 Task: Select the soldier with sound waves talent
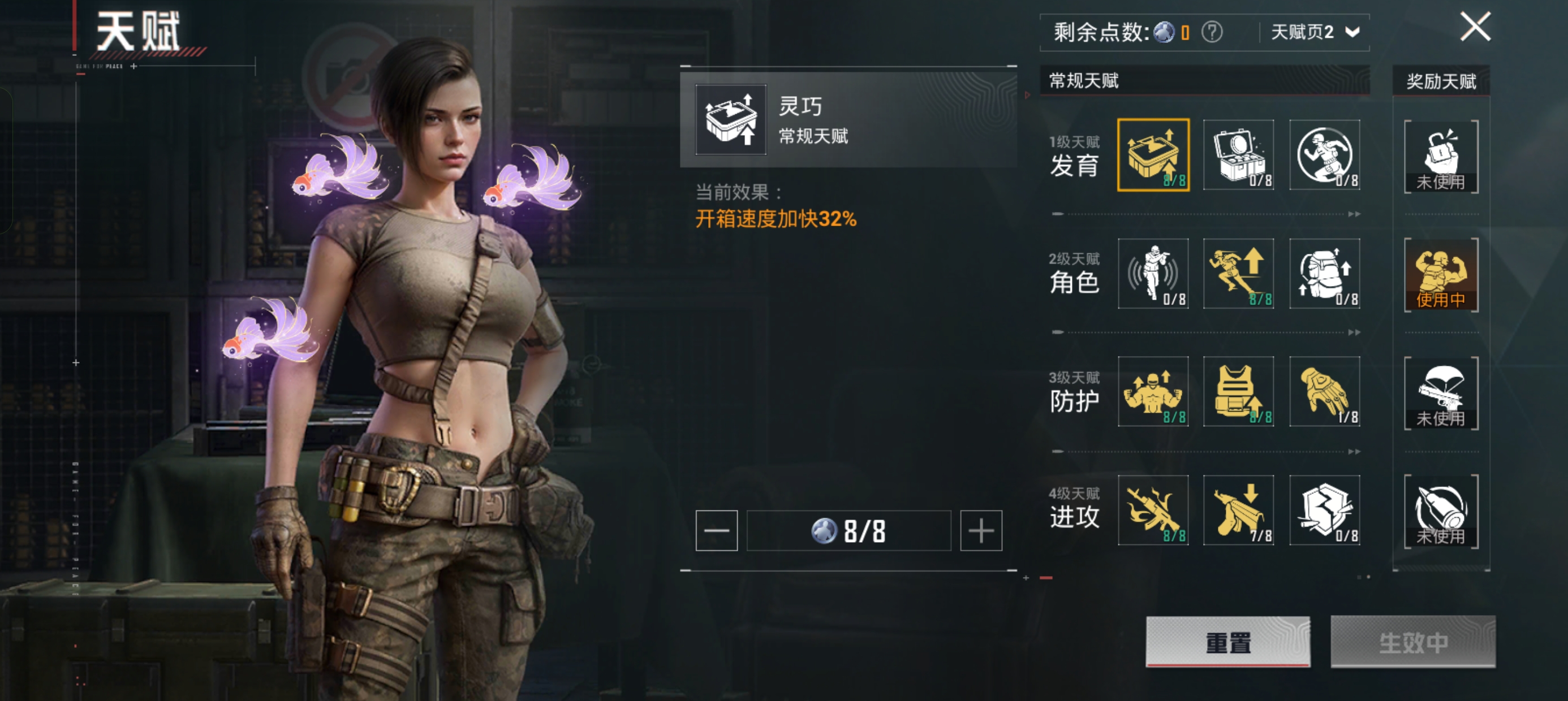(x=1153, y=274)
